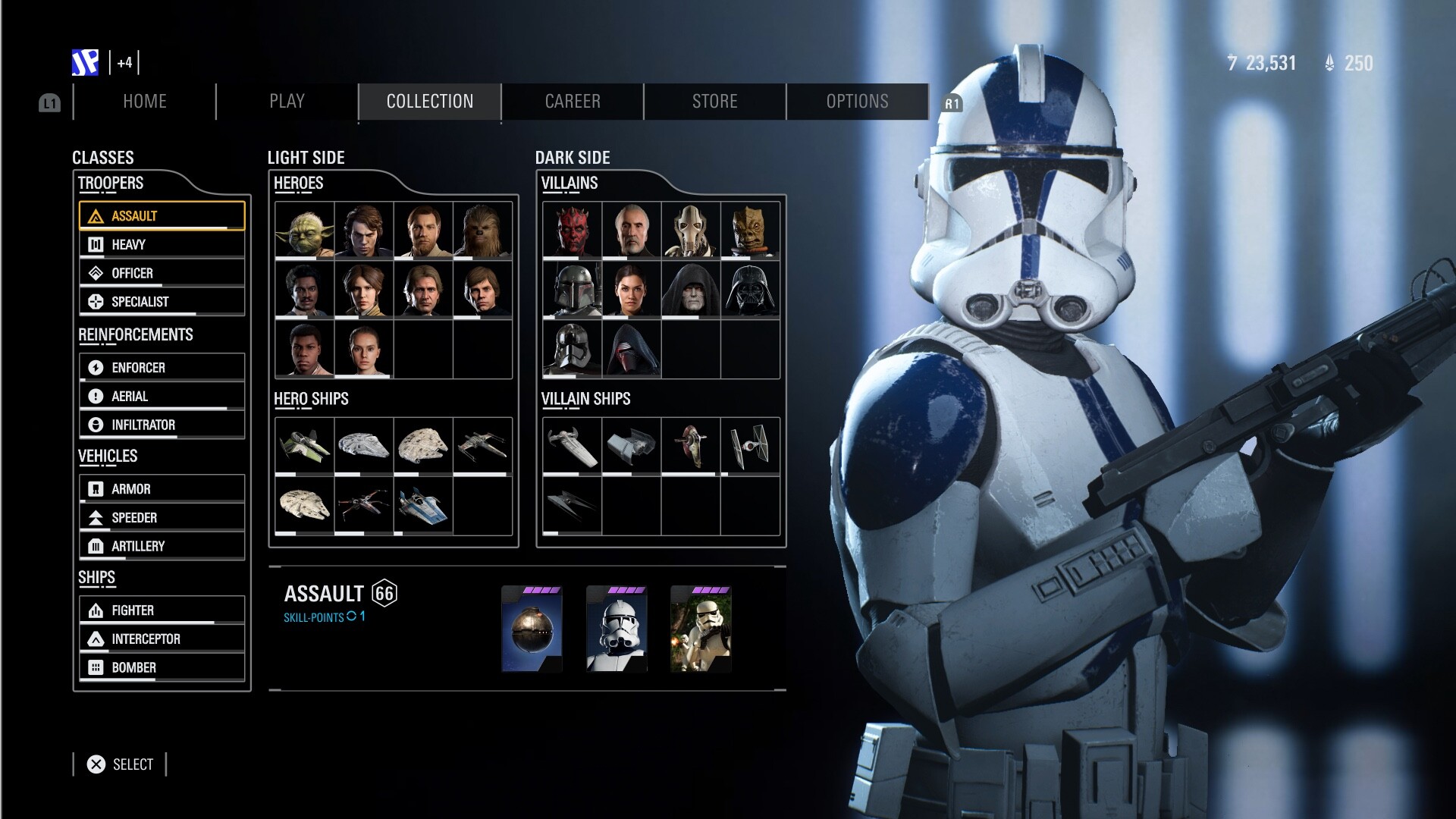Open the Play tab

coord(287,102)
